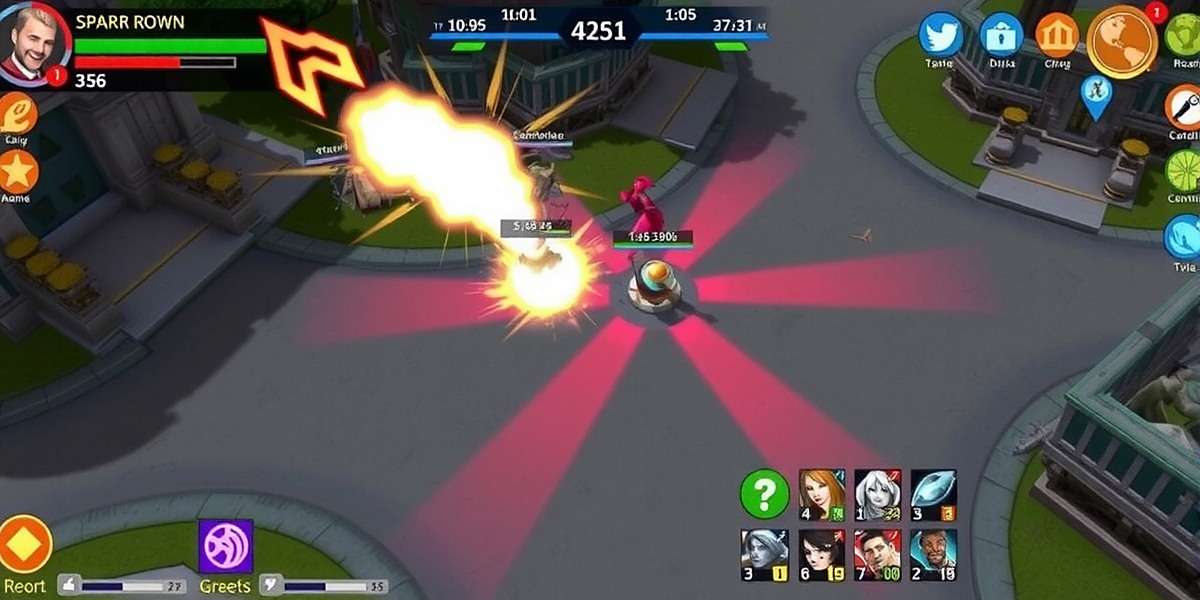The image size is (1200, 600).
Task: Open help with the green question mark
Action: 764,494
